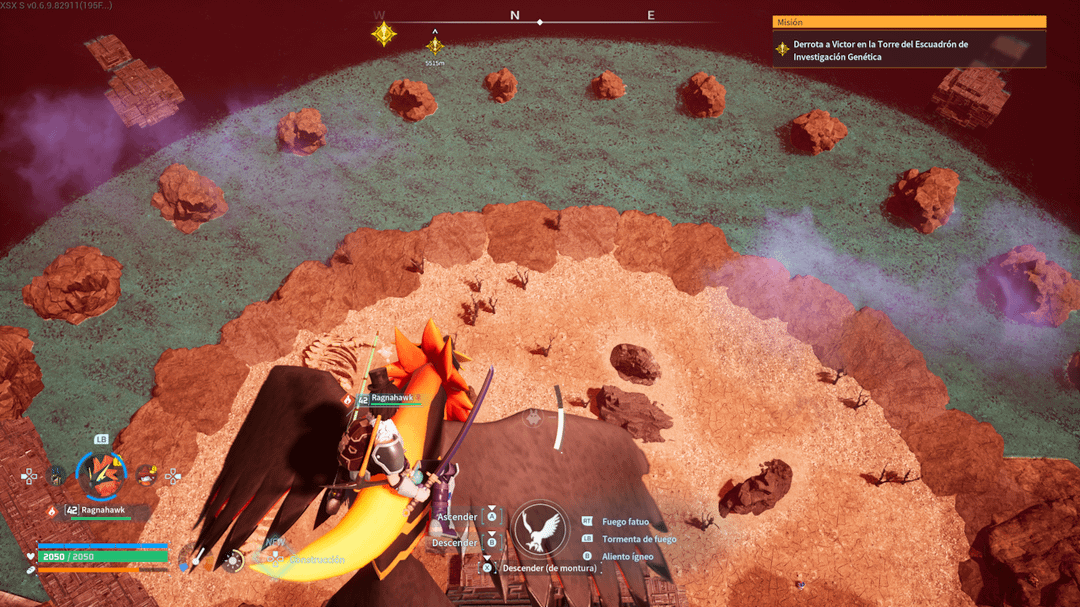This screenshot has height=607, width=1080.
Task: Choose Descender (de montura) to dismount
Action: pos(549,568)
